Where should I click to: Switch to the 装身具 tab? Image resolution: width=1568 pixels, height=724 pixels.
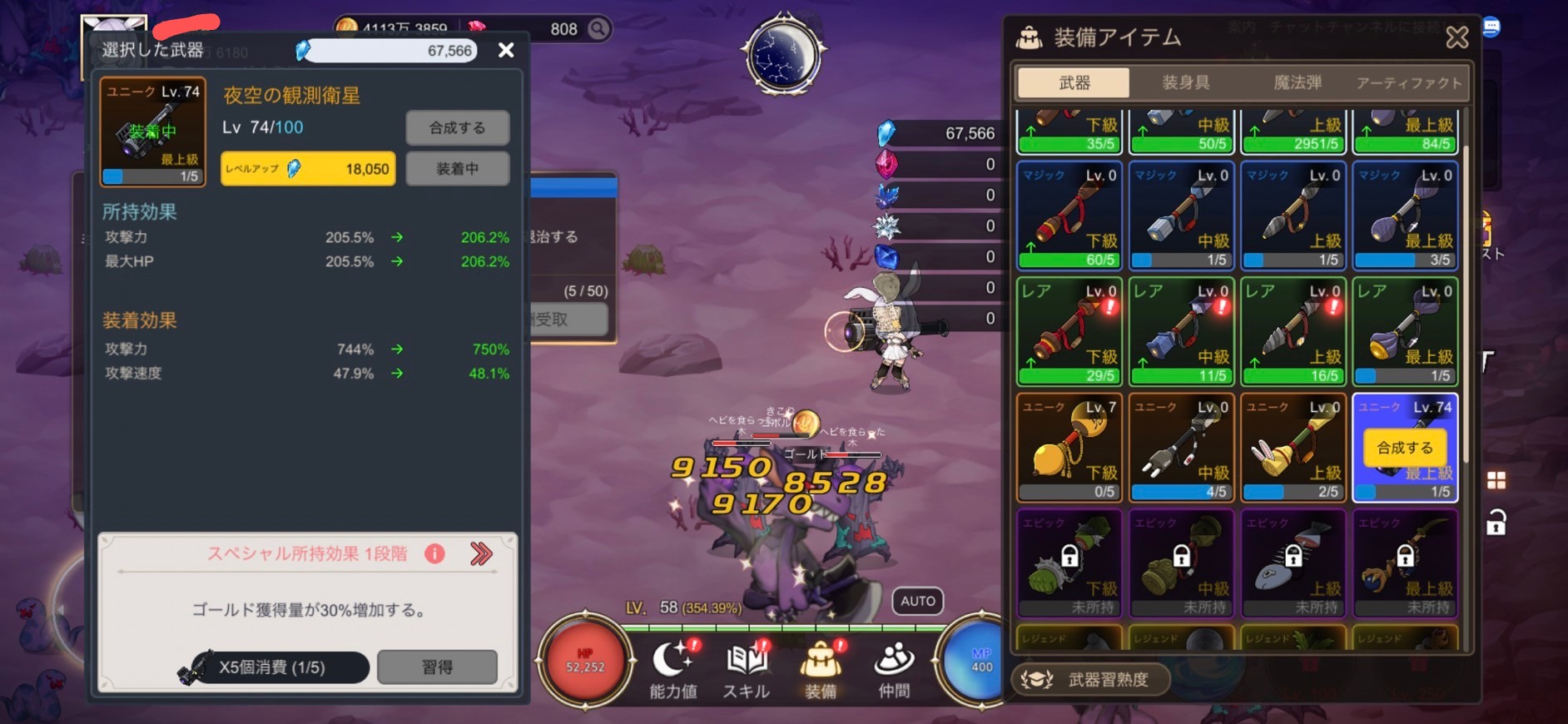[x=1185, y=82]
